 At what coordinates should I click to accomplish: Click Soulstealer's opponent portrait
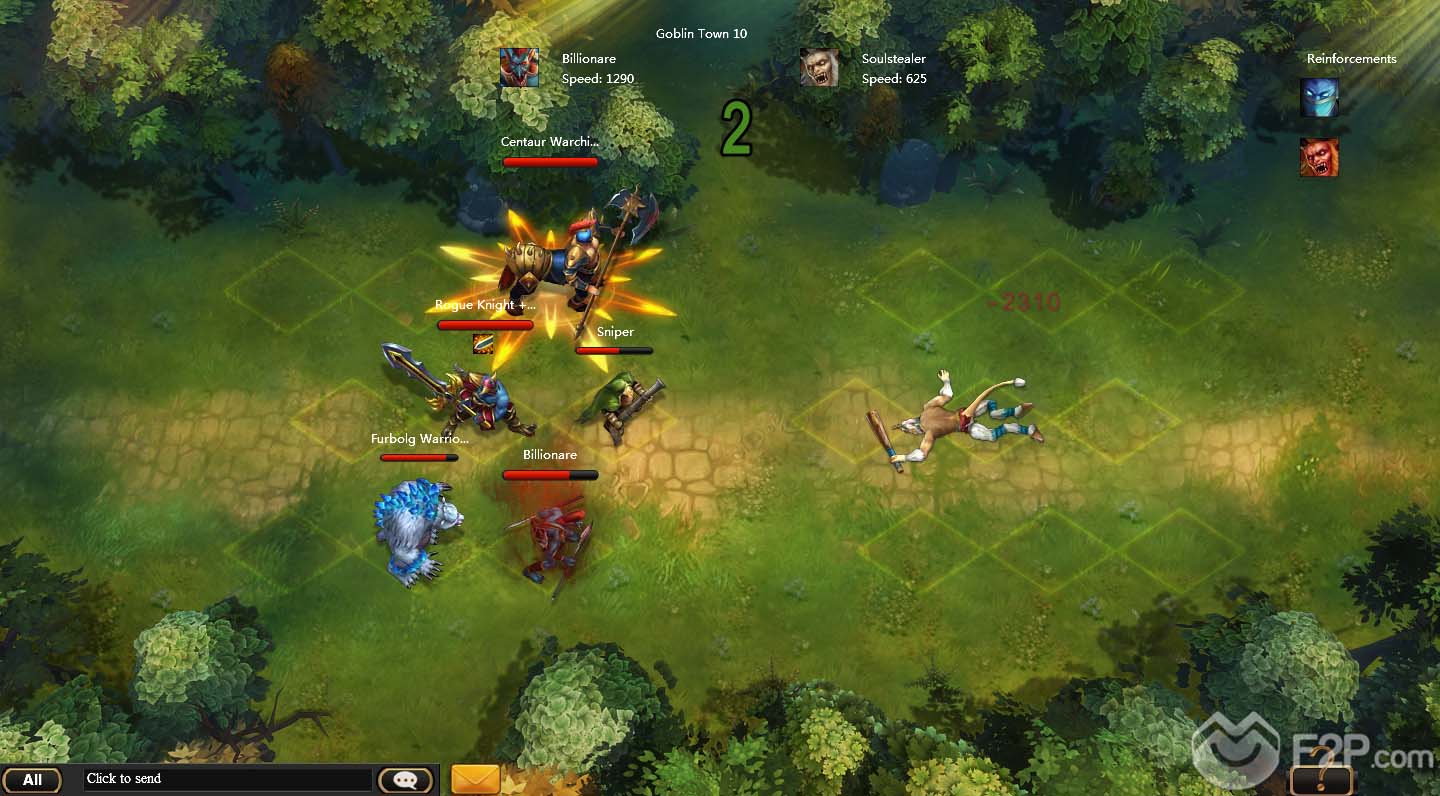pyautogui.click(x=819, y=68)
